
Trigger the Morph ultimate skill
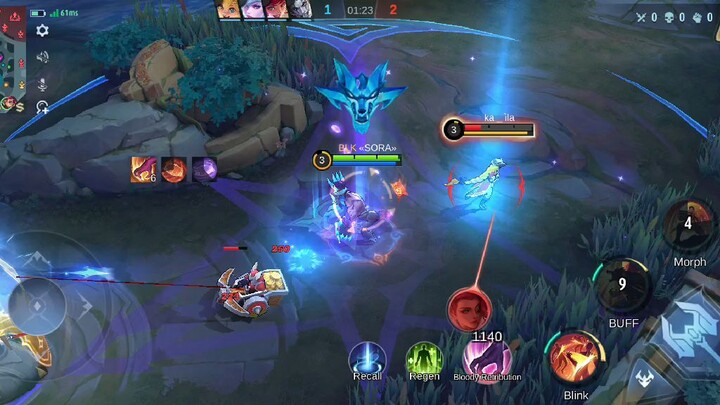(x=689, y=226)
